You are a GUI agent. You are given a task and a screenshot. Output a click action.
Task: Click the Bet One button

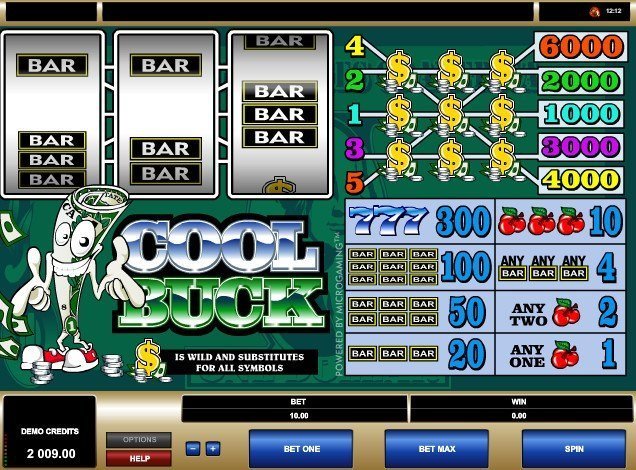tap(299, 449)
